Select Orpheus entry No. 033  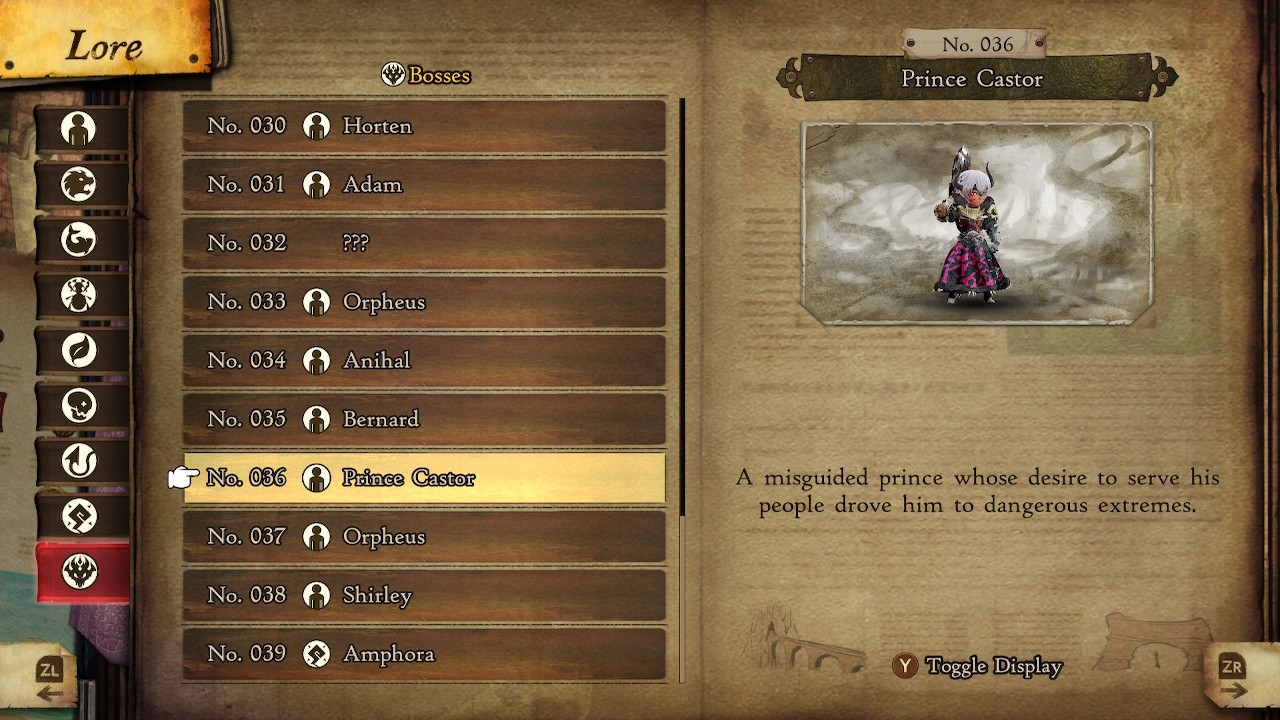pyautogui.click(x=424, y=302)
